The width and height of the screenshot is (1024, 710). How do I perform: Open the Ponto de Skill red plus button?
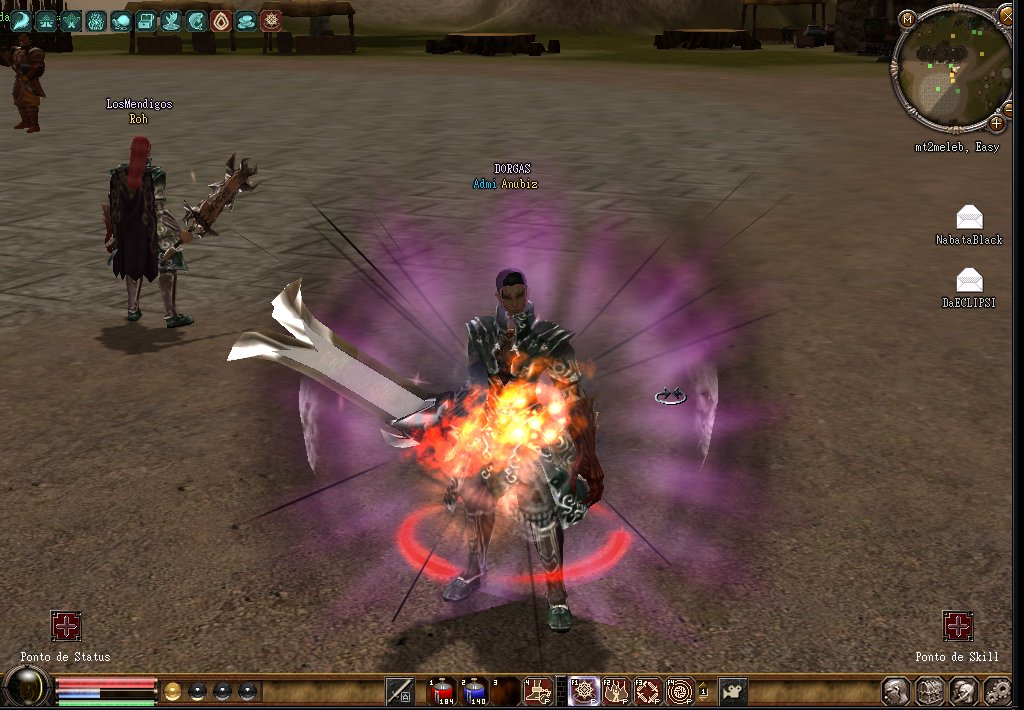[x=958, y=627]
